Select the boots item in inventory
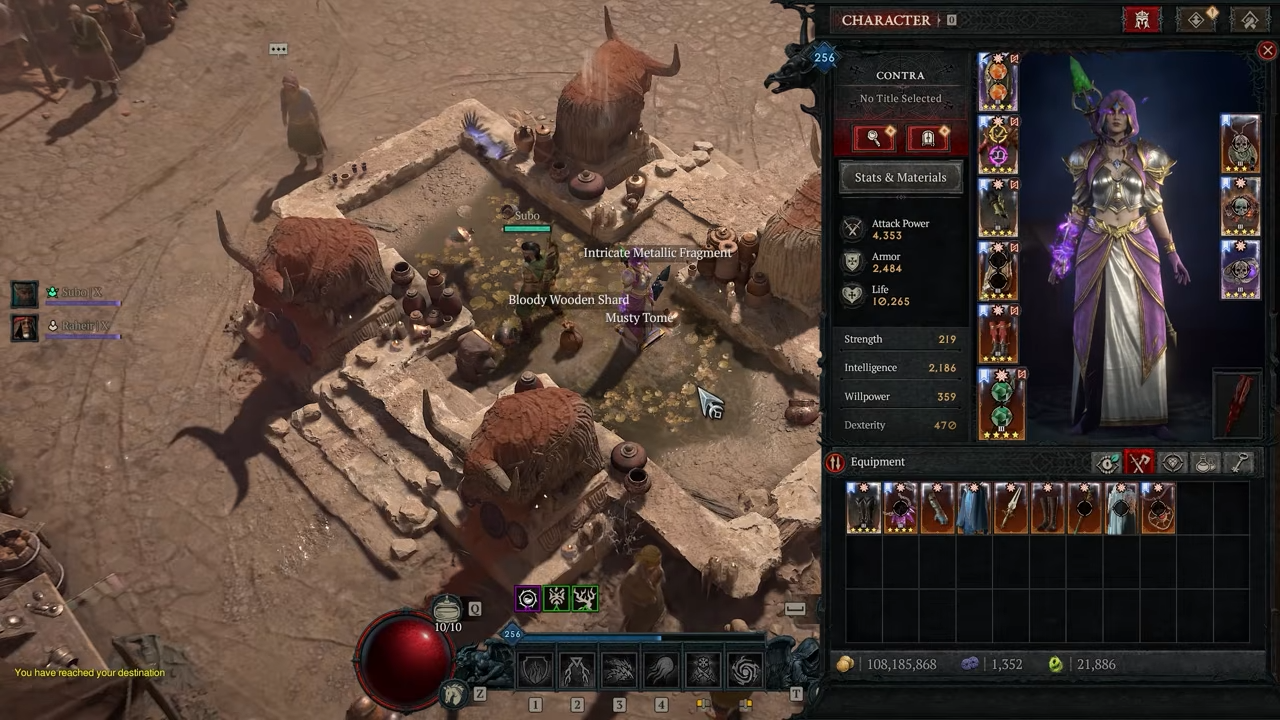1280x720 pixels. point(1047,508)
